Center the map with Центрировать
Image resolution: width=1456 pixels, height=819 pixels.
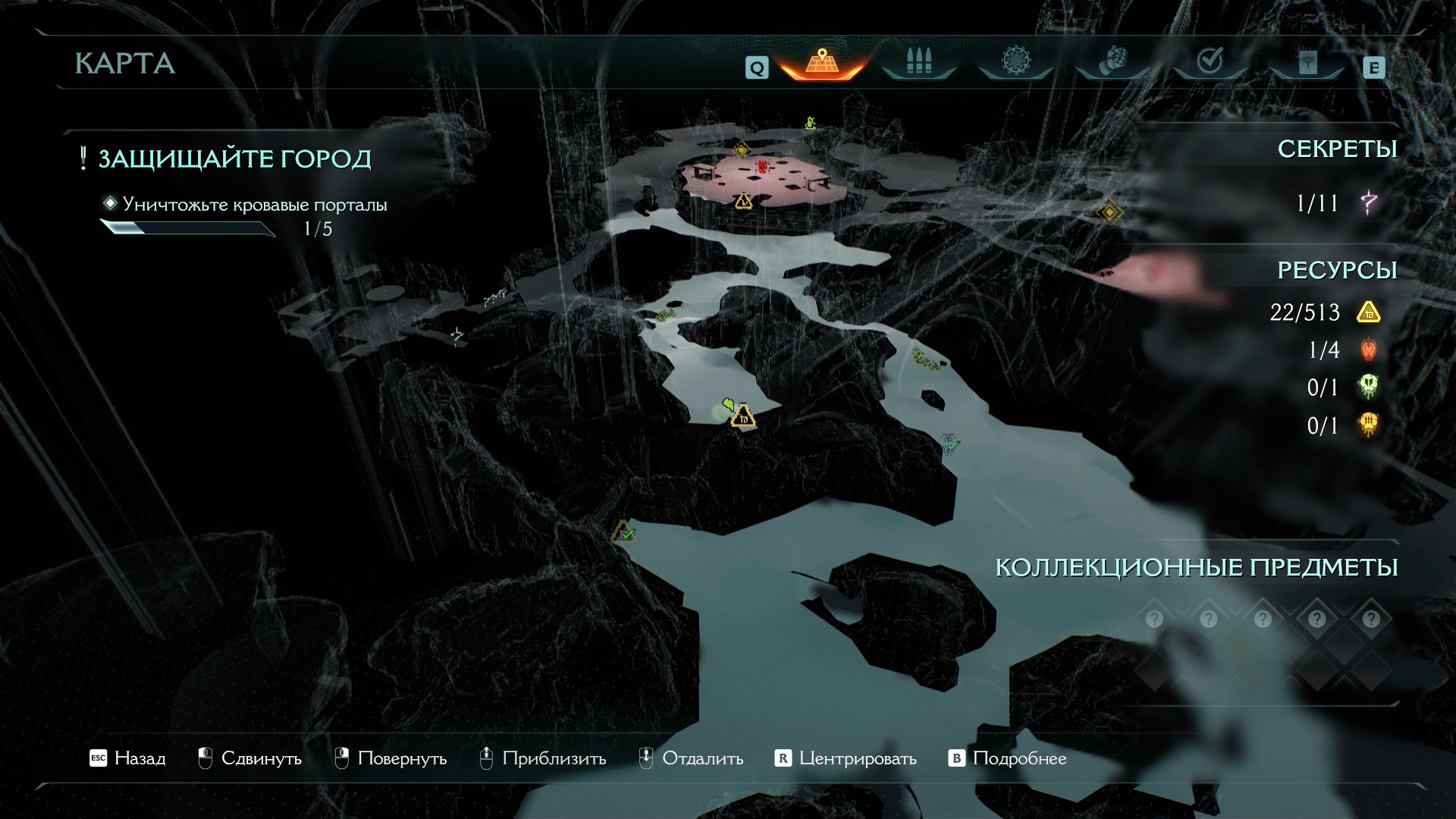tap(846, 758)
